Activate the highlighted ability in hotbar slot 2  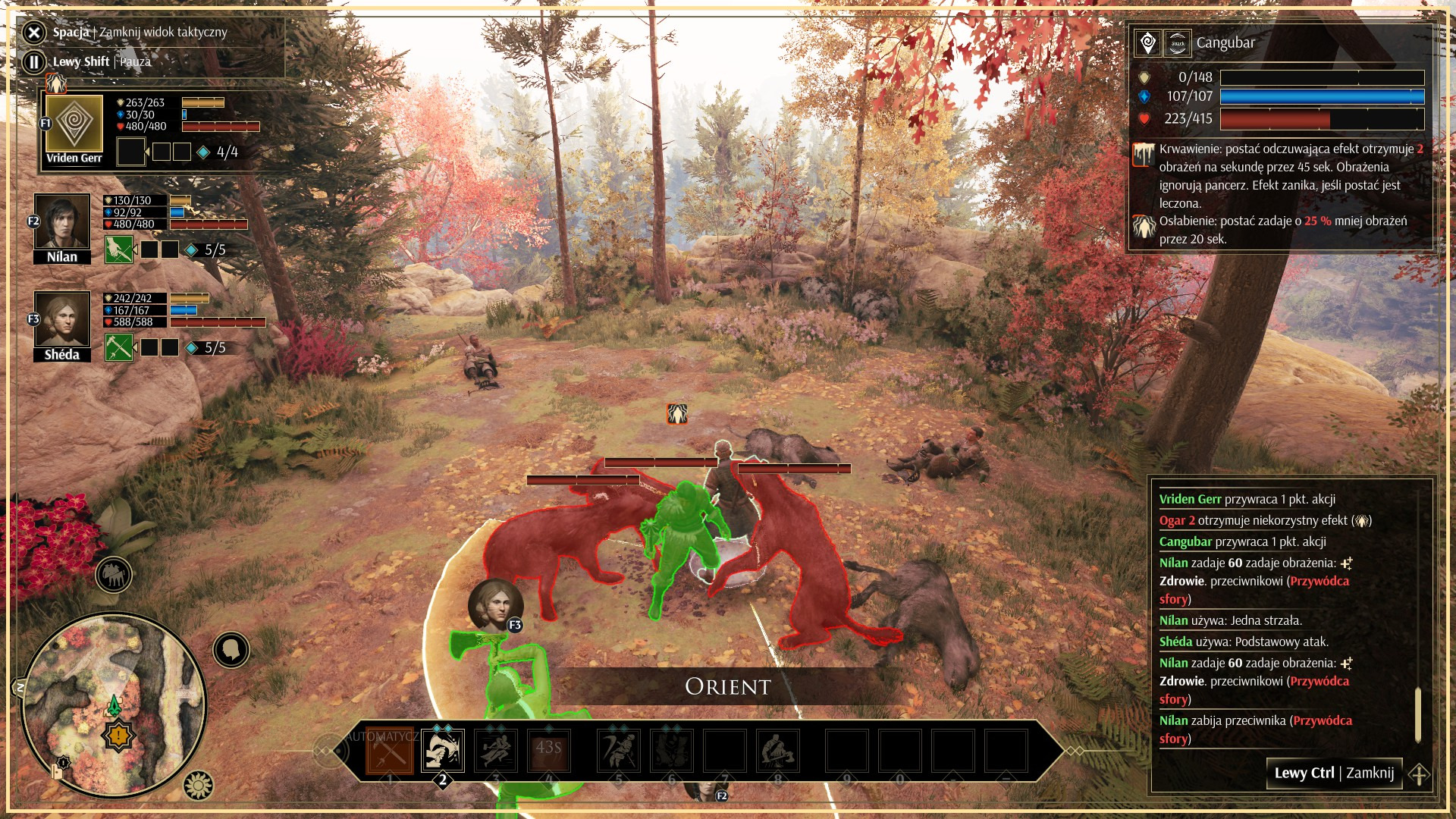click(x=443, y=751)
